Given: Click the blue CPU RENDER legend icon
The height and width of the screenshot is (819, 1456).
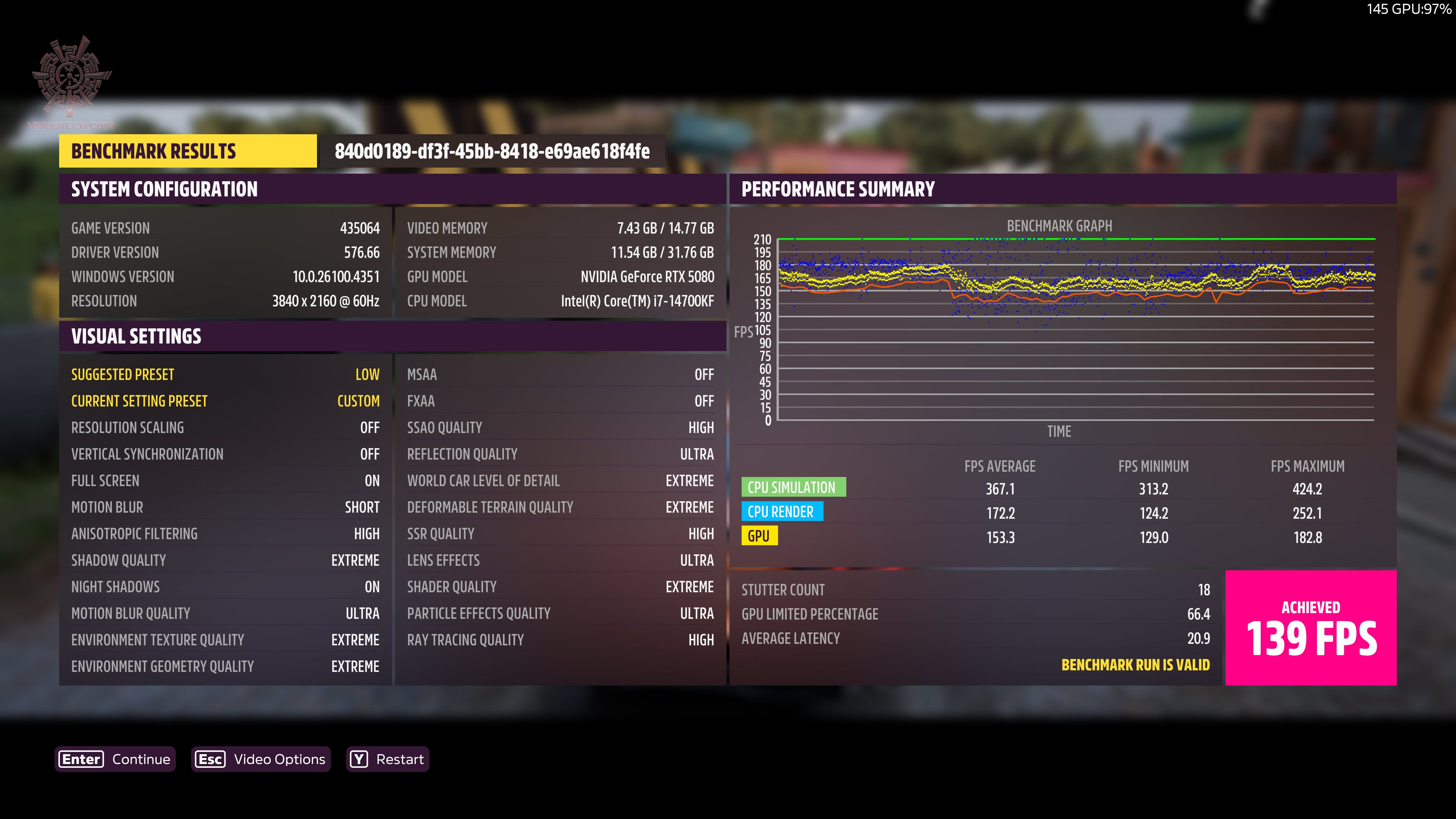Looking at the screenshot, I should pos(783,511).
